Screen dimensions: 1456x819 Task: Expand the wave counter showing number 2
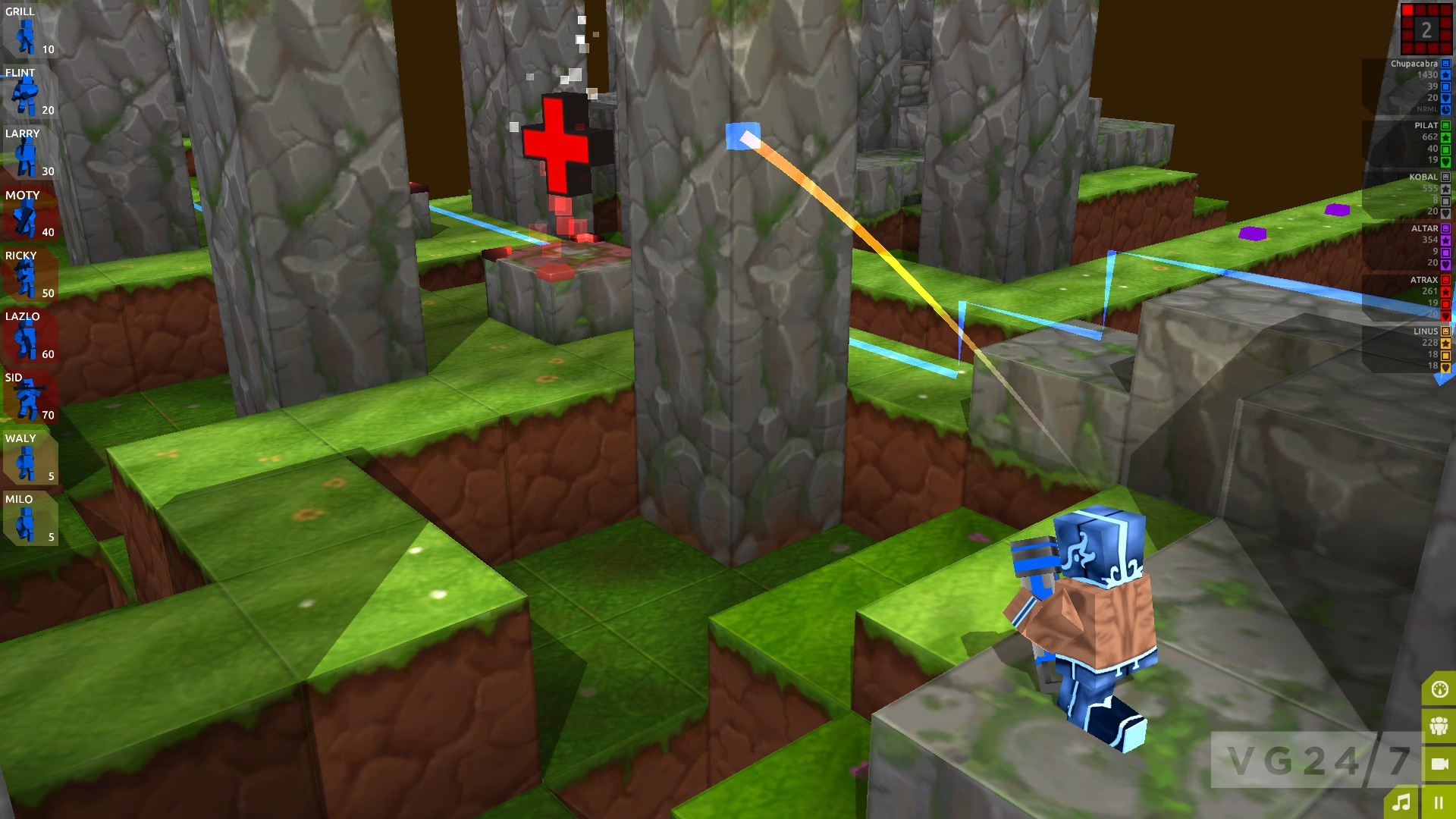(x=1426, y=30)
